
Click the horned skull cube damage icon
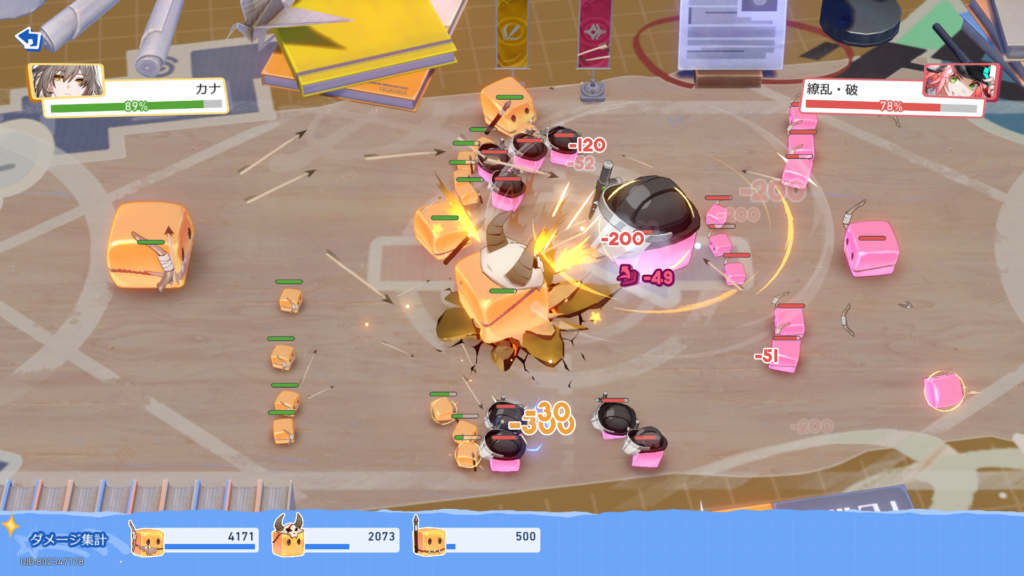(287, 538)
